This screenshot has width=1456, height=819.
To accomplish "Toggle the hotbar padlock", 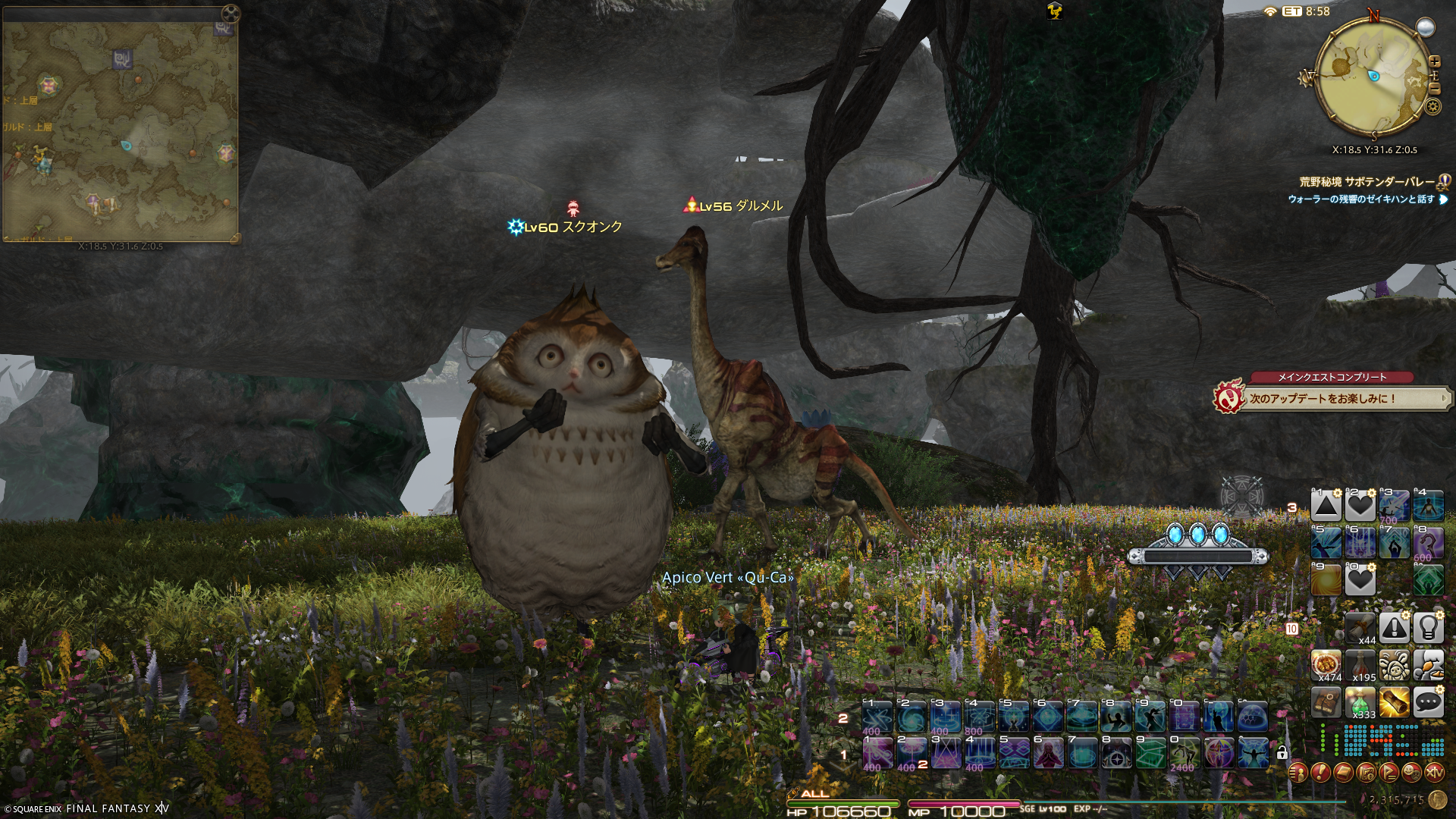I will [1282, 753].
